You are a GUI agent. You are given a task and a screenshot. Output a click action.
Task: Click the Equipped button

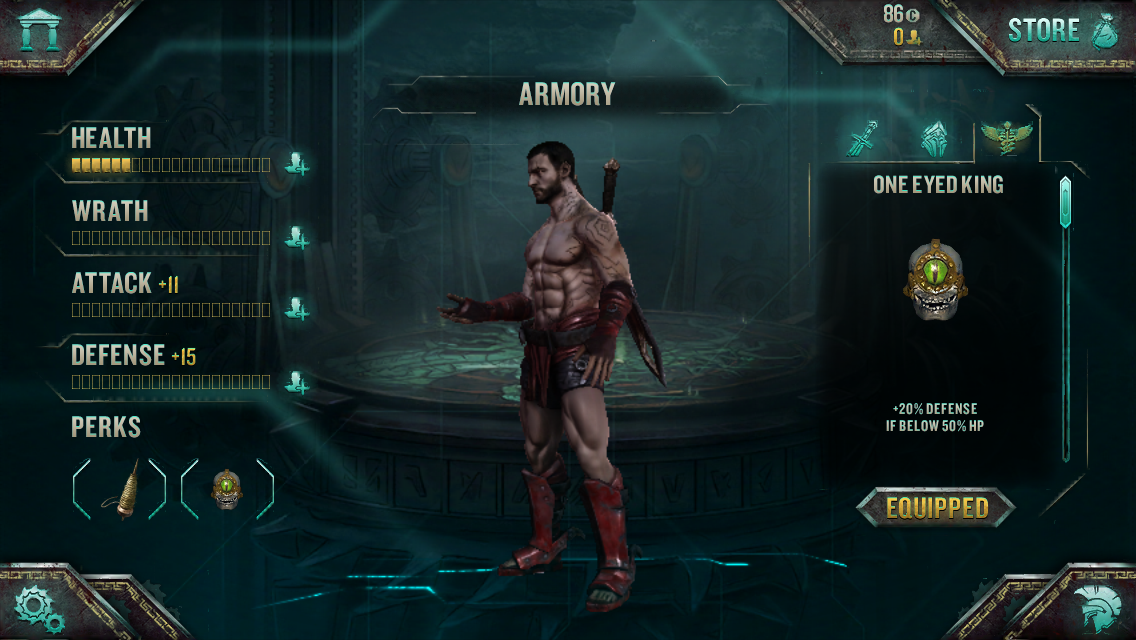(x=936, y=508)
